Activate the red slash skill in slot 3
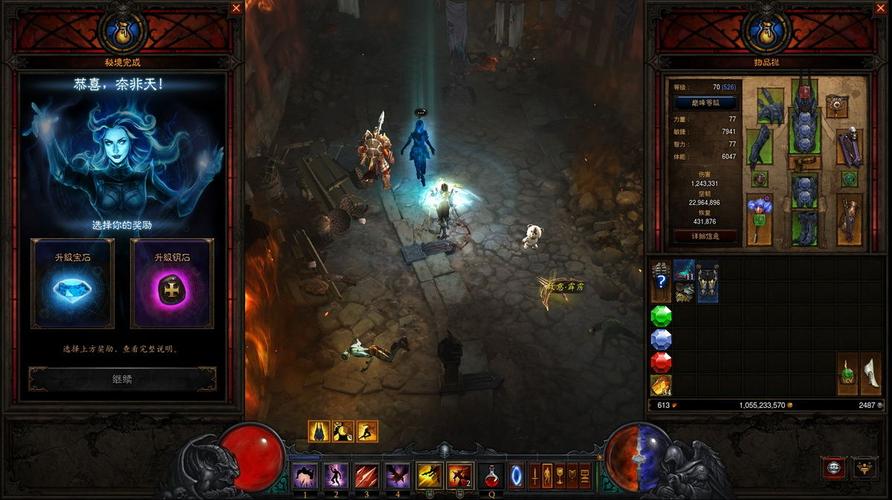Screen dimensions: 892x500 click(366, 475)
